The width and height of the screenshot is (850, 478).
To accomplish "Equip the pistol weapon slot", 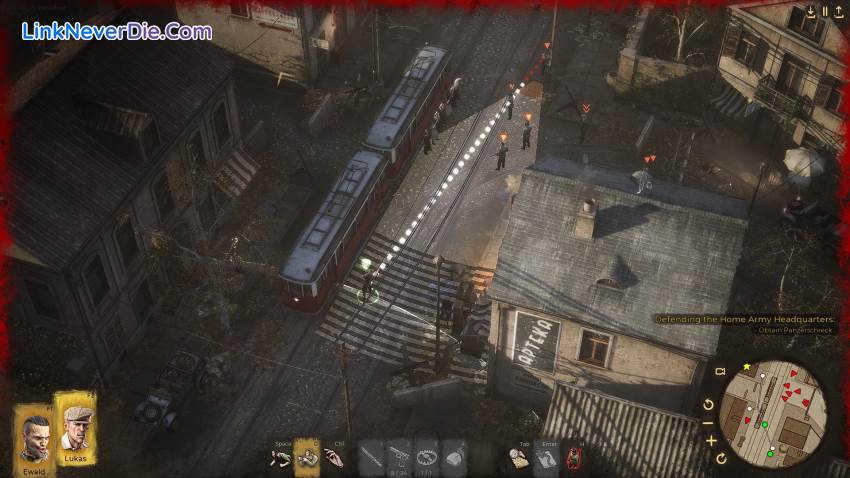I will coord(399,456).
